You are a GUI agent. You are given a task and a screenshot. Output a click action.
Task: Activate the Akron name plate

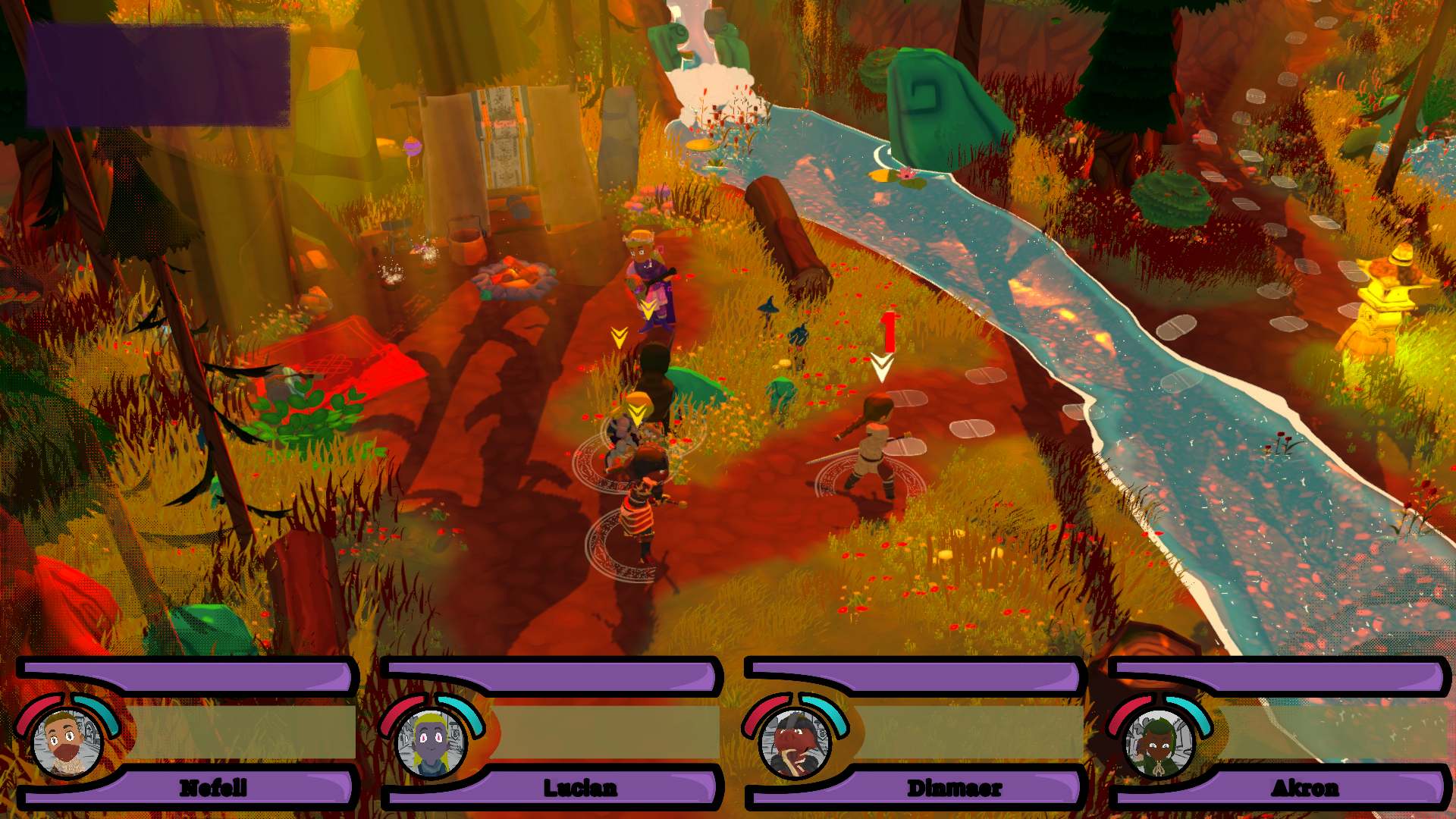(1305, 788)
